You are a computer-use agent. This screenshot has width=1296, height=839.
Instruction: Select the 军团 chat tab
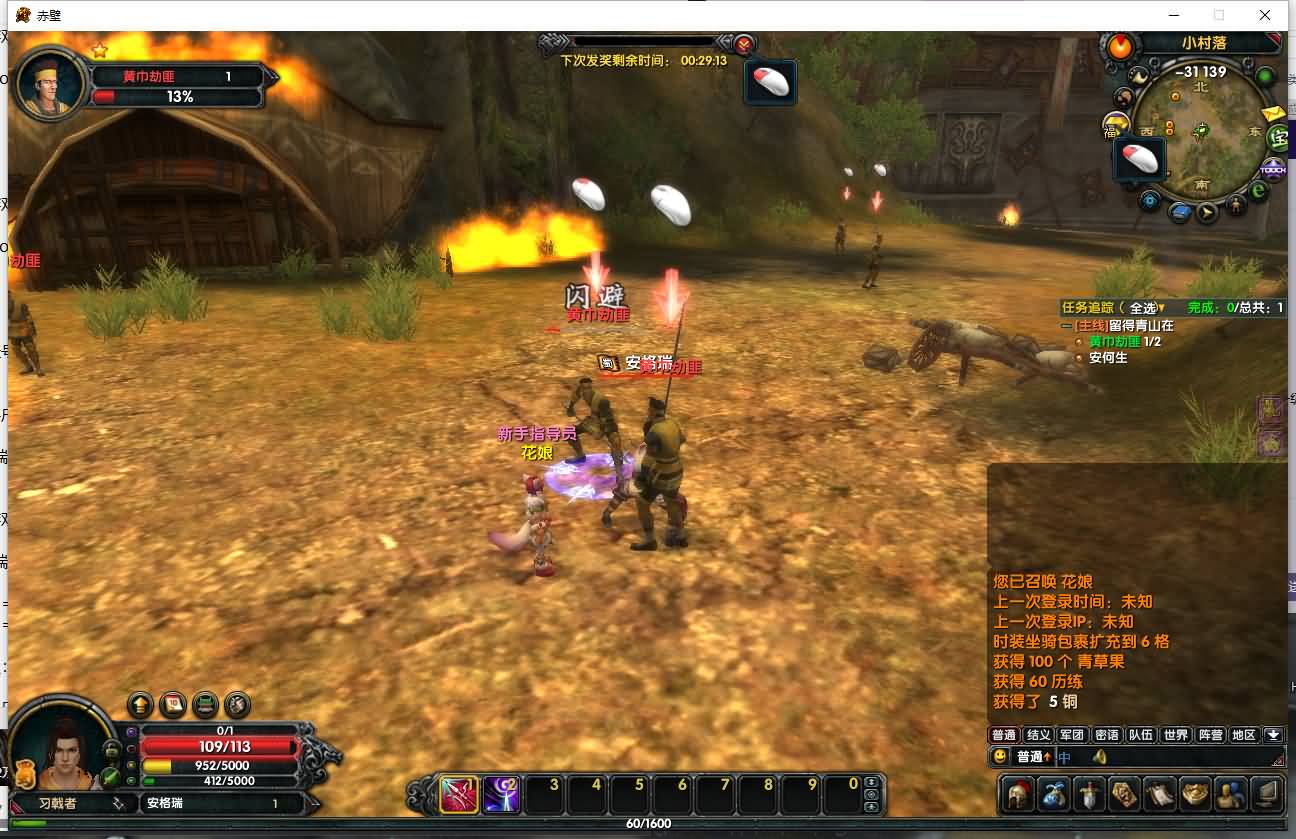[1072, 735]
